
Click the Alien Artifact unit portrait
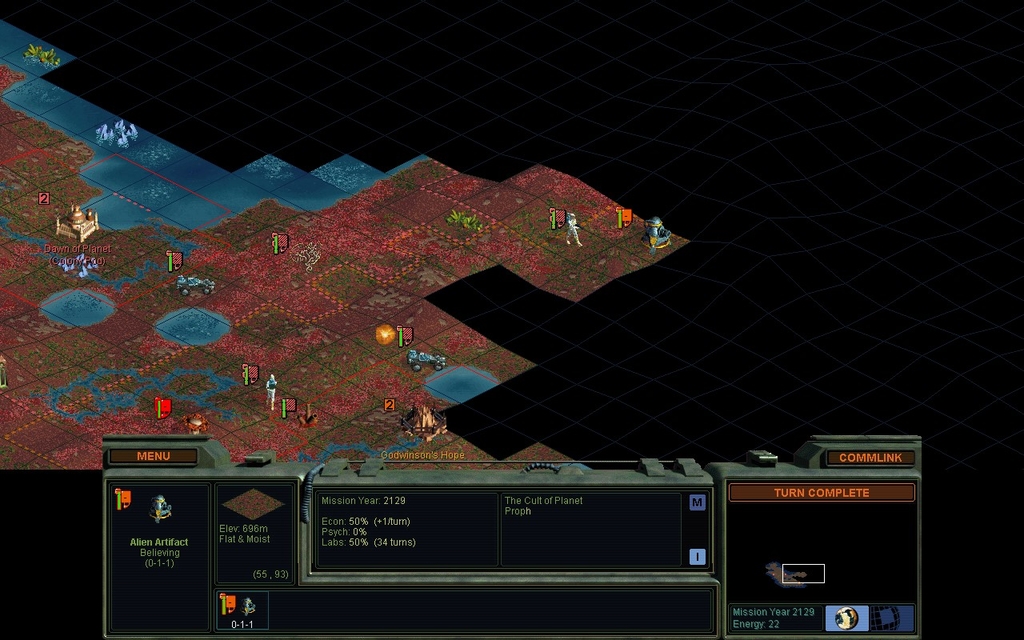pyautogui.click(x=160, y=510)
